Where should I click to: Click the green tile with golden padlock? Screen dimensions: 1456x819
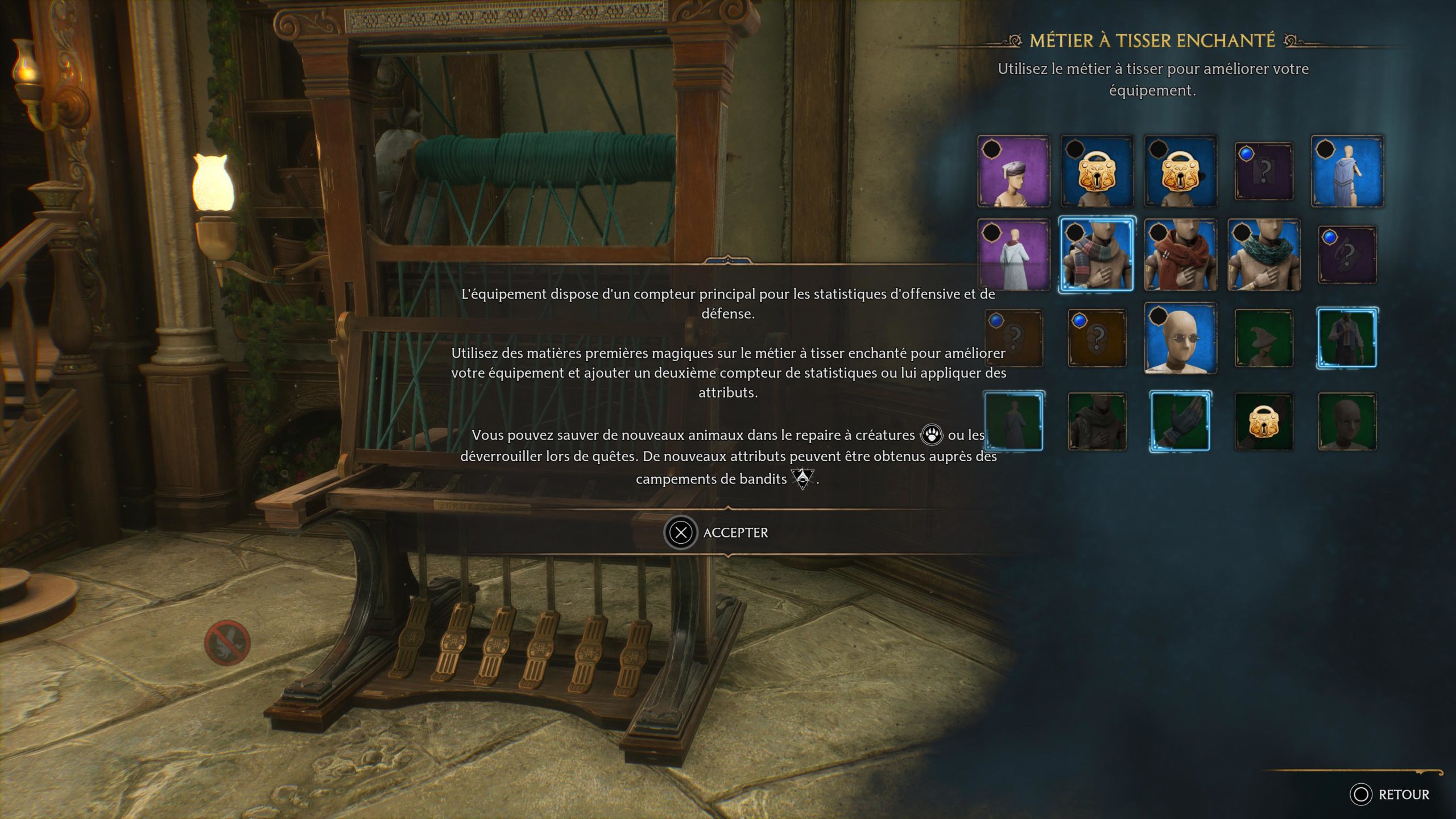pyautogui.click(x=1264, y=422)
